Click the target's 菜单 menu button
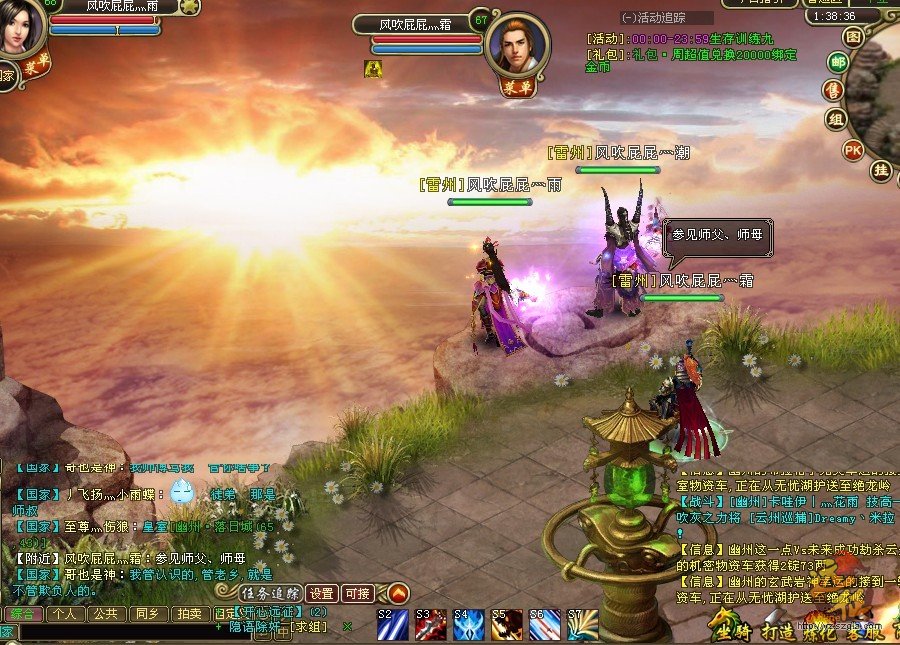The image size is (900, 645). (x=520, y=86)
